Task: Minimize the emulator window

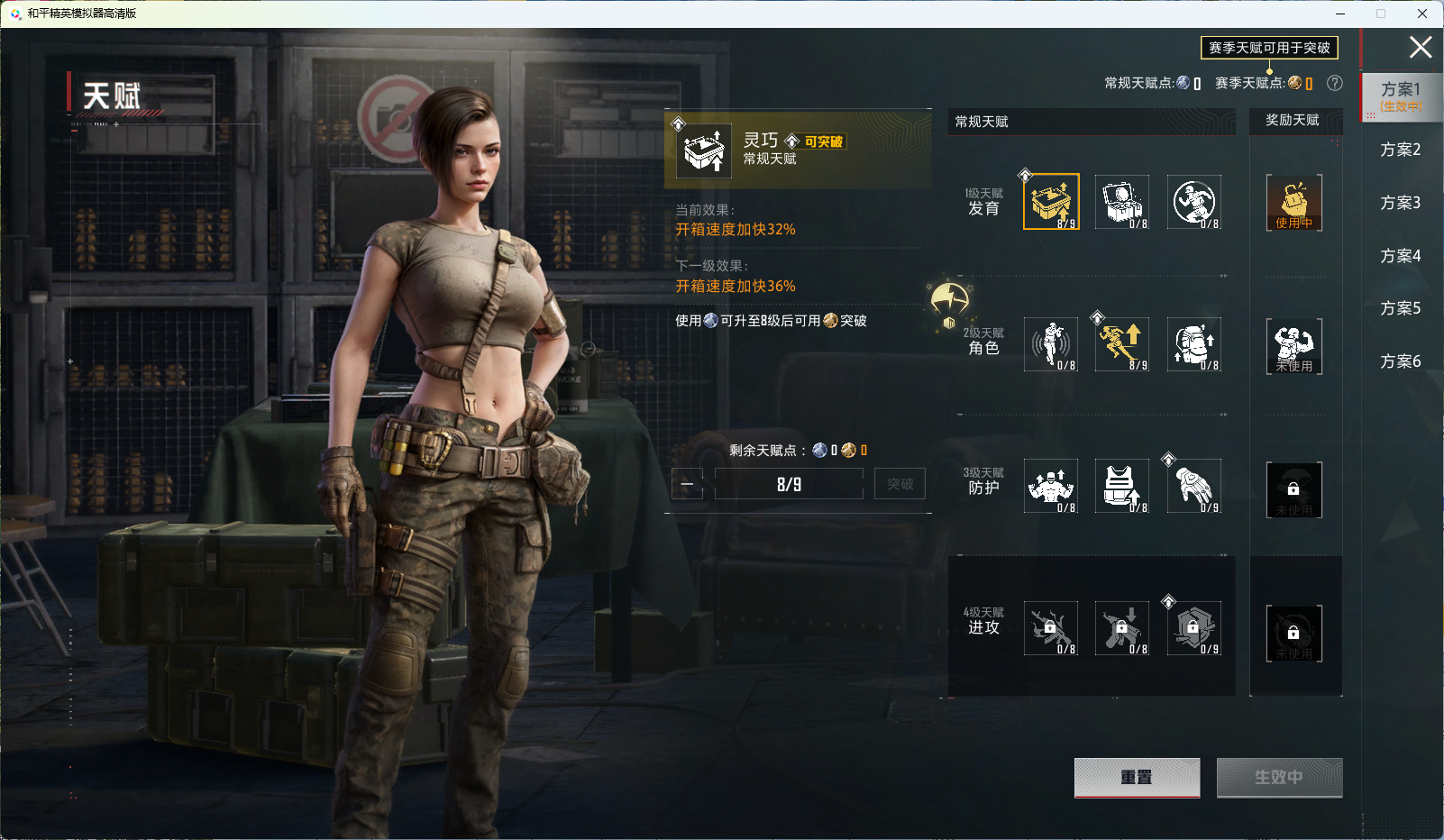Action: (1340, 14)
